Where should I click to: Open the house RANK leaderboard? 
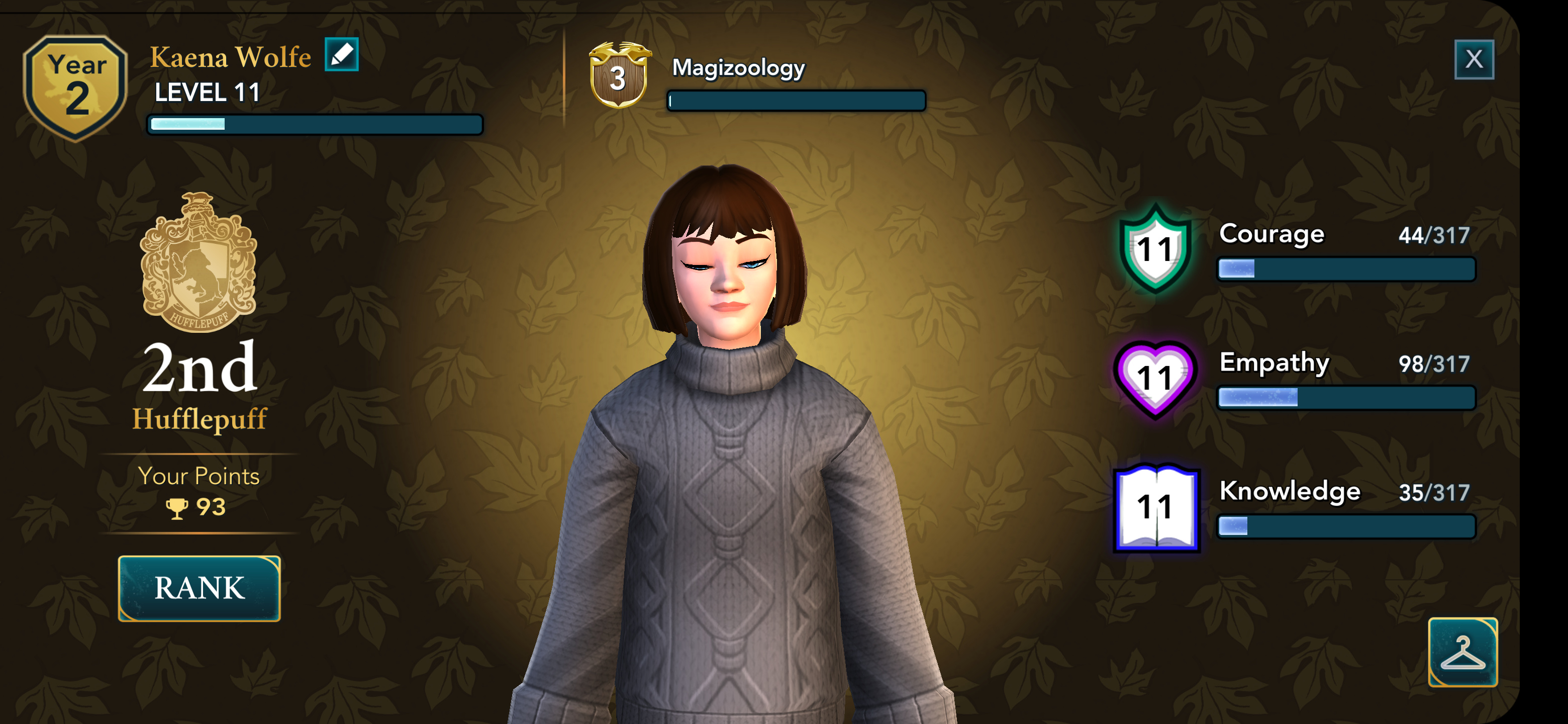199,588
